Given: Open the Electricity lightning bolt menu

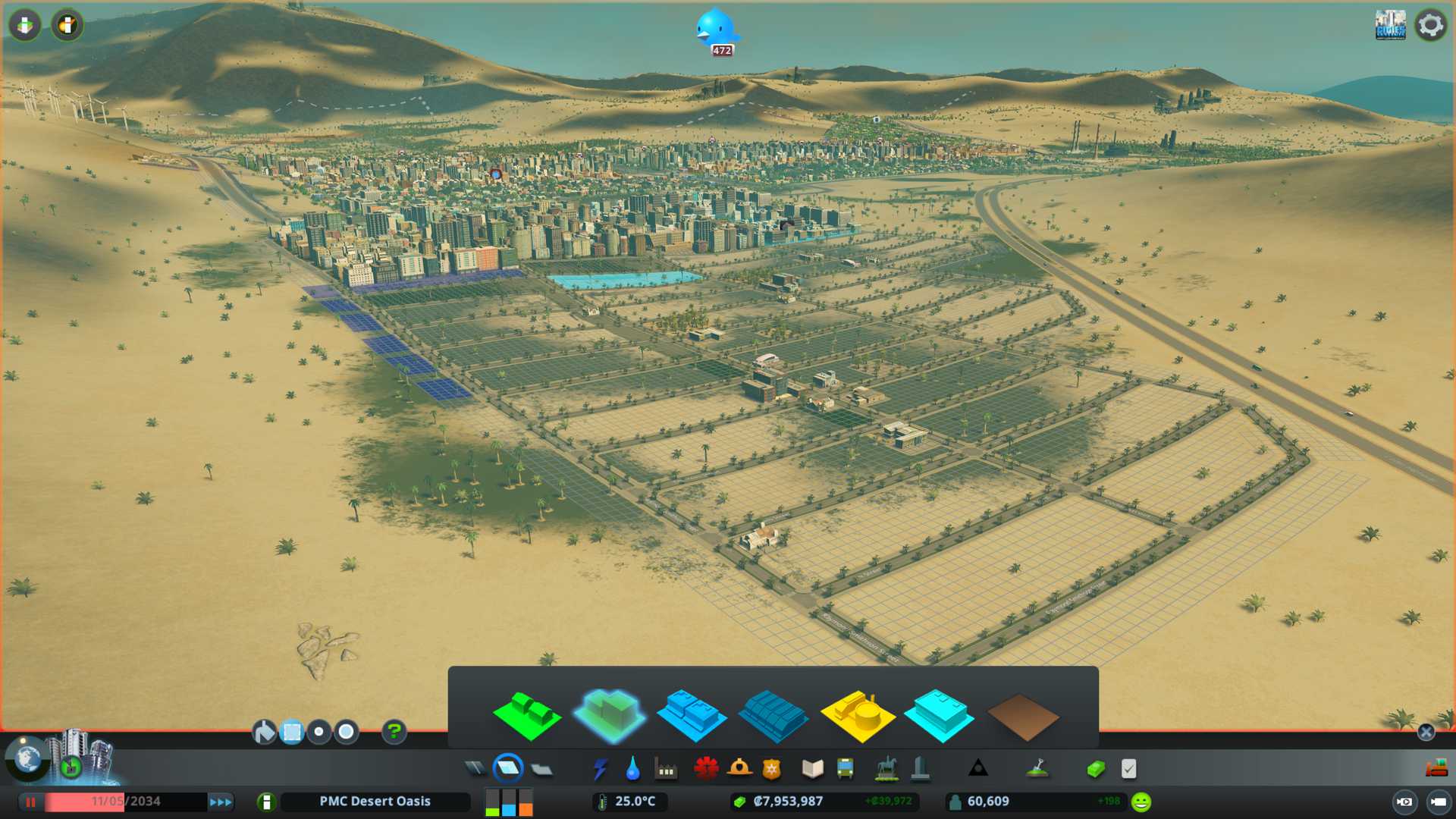Looking at the screenshot, I should pos(600,769).
